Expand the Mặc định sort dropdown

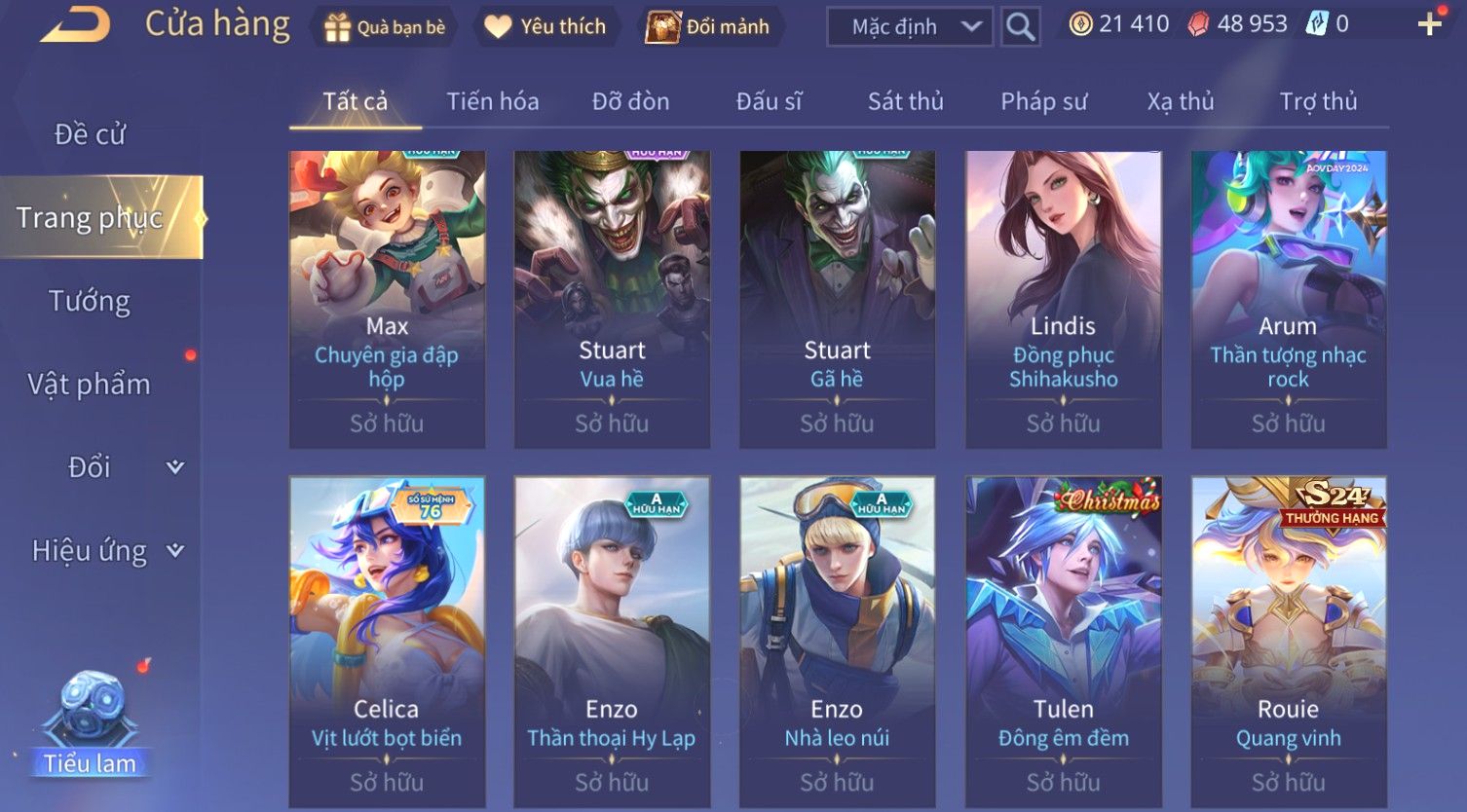pos(909,27)
